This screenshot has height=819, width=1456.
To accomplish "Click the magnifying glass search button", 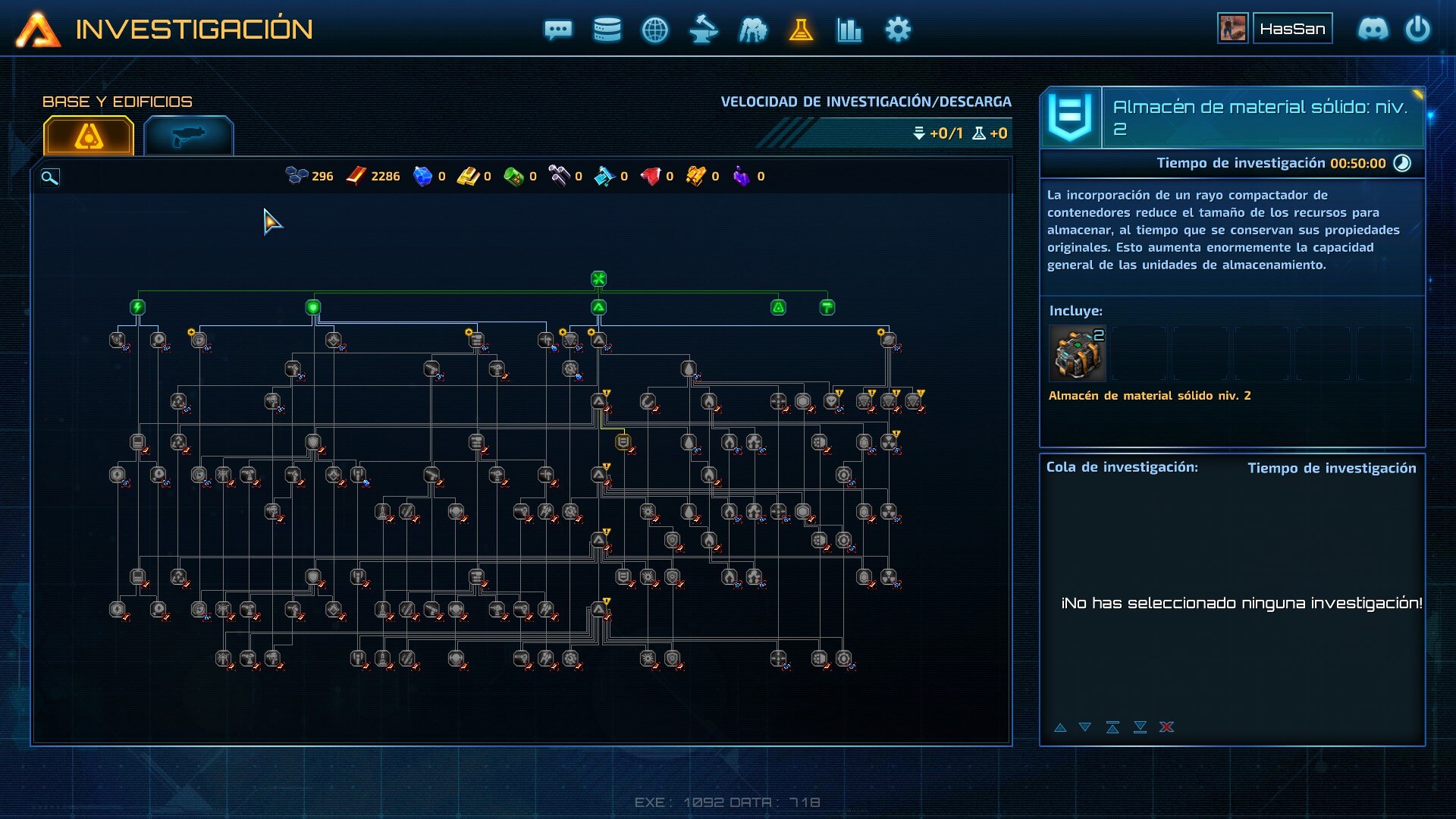I will tap(49, 177).
